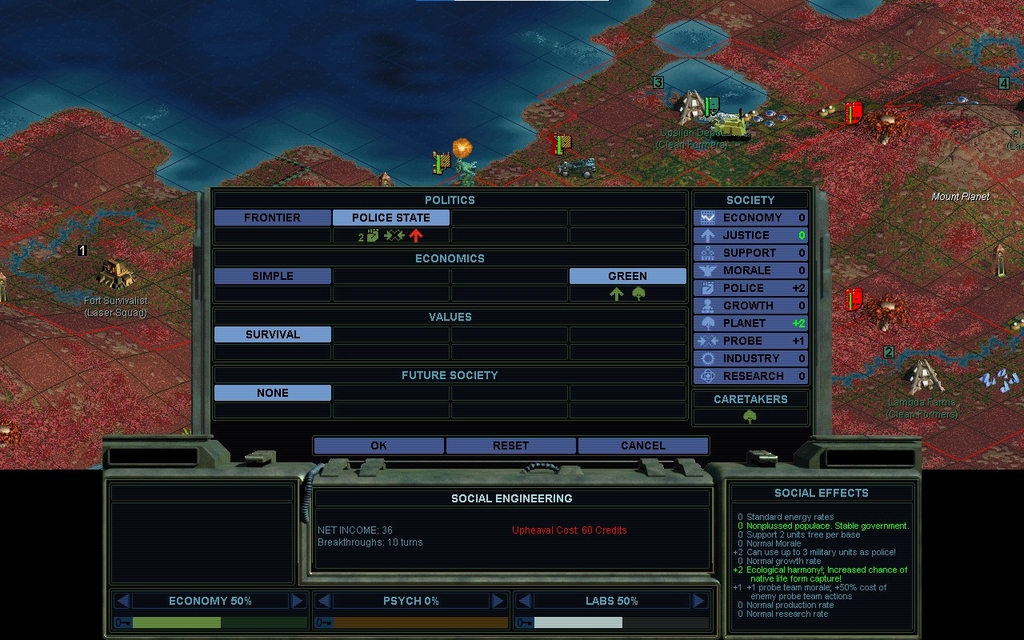Screen dimensions: 1024x640
Task: Decrease the Economy allocation with left arrow
Action: point(123,601)
